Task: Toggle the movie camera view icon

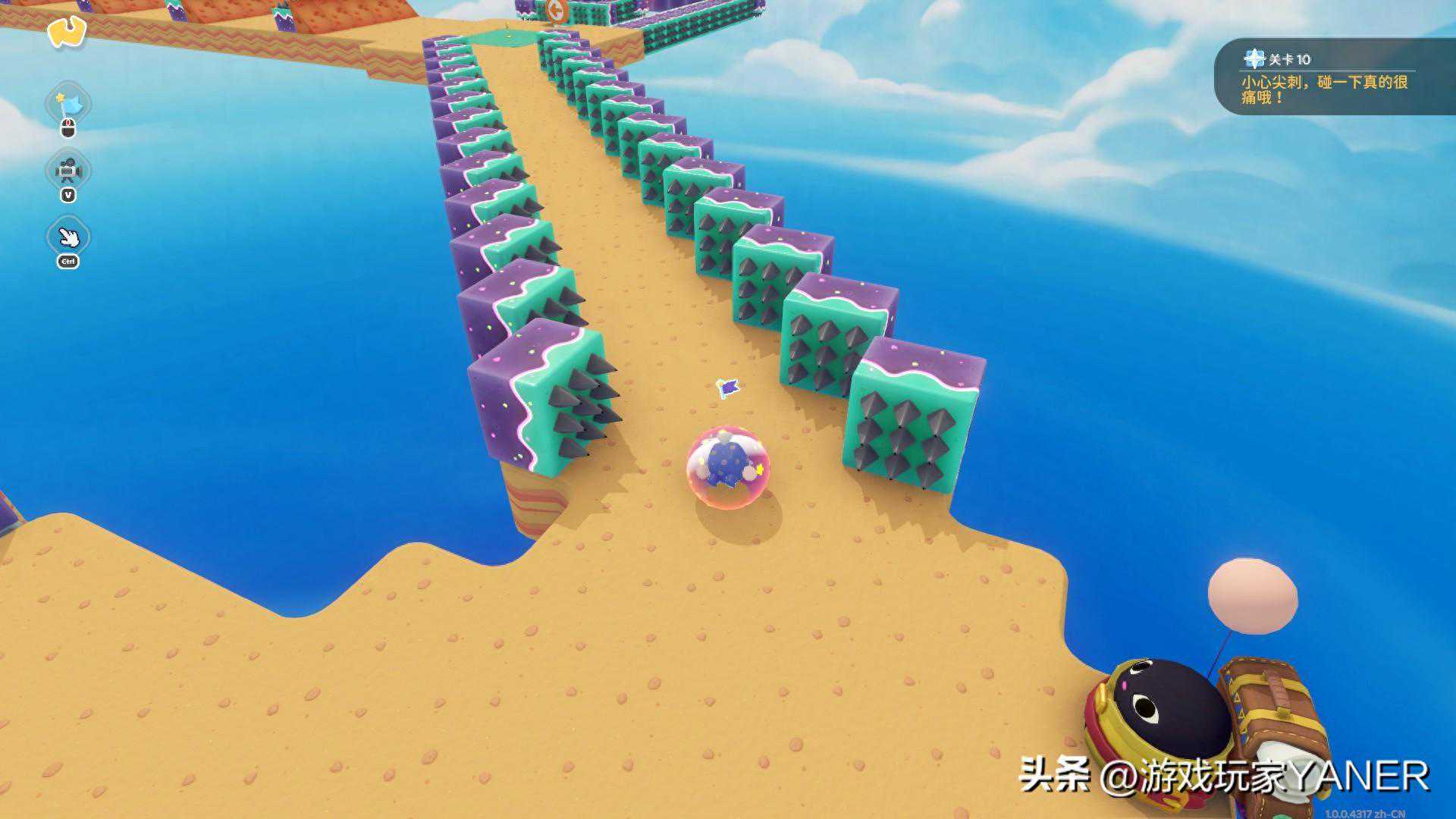Action: [68, 171]
